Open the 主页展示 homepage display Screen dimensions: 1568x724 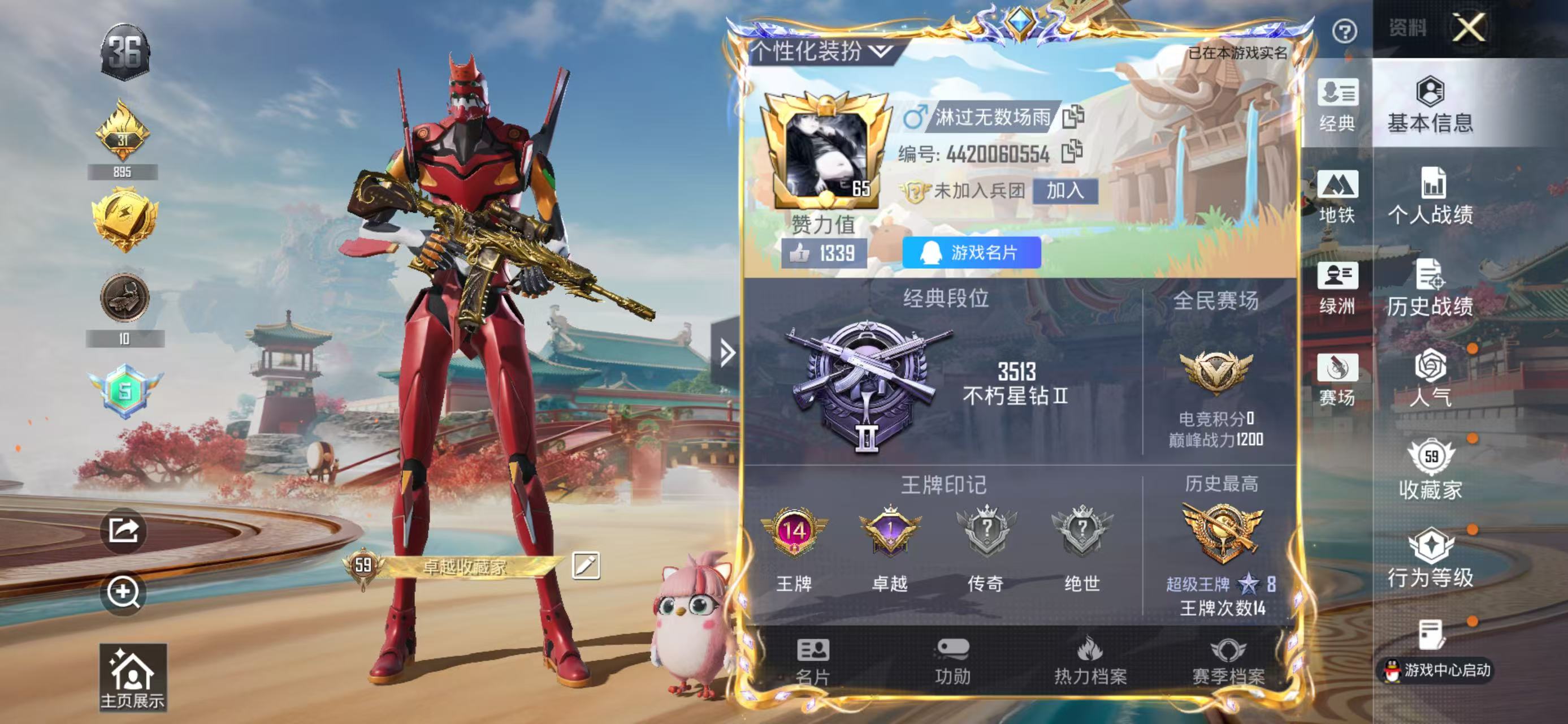click(133, 677)
